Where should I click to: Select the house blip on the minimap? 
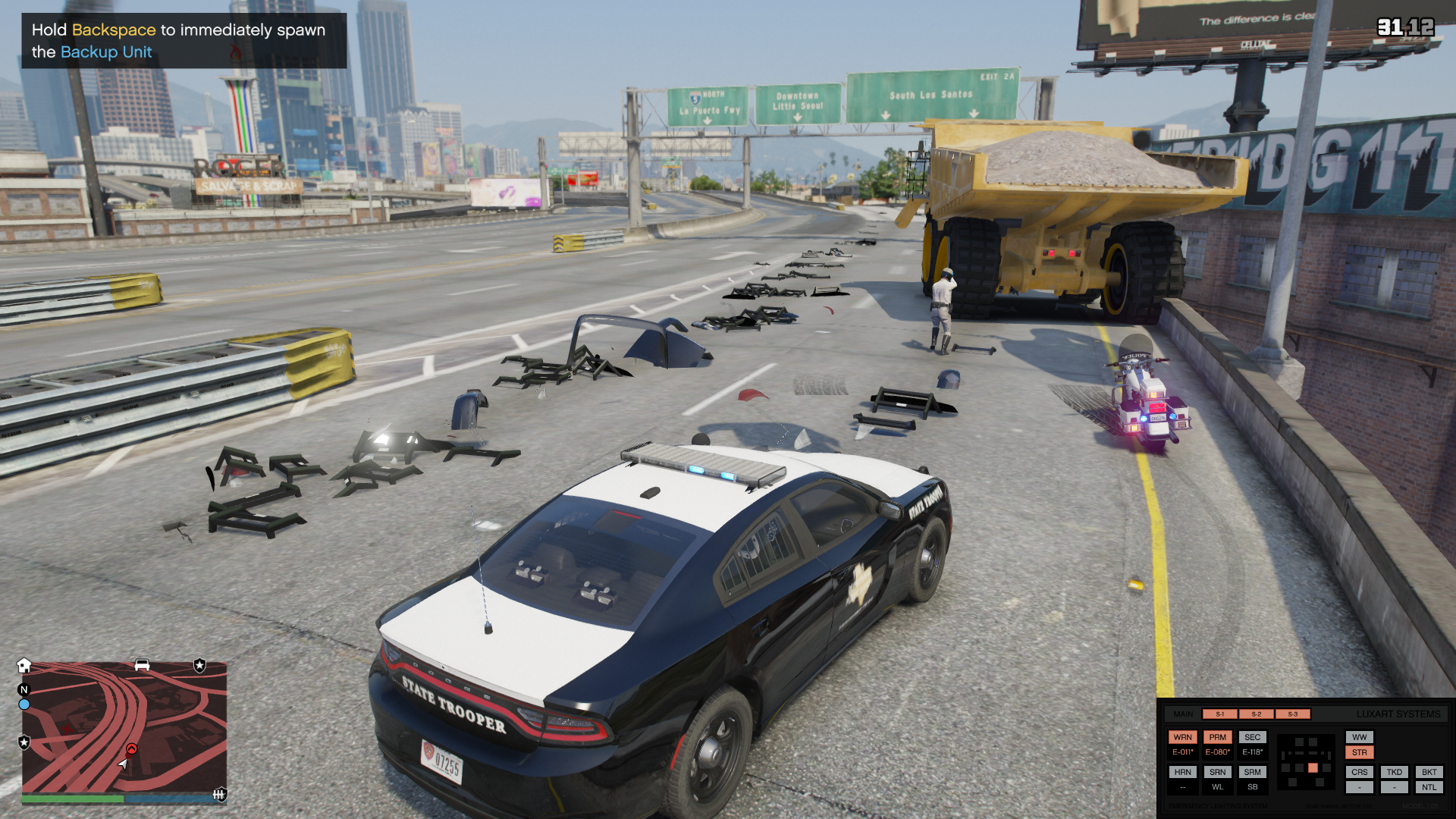coord(24,665)
